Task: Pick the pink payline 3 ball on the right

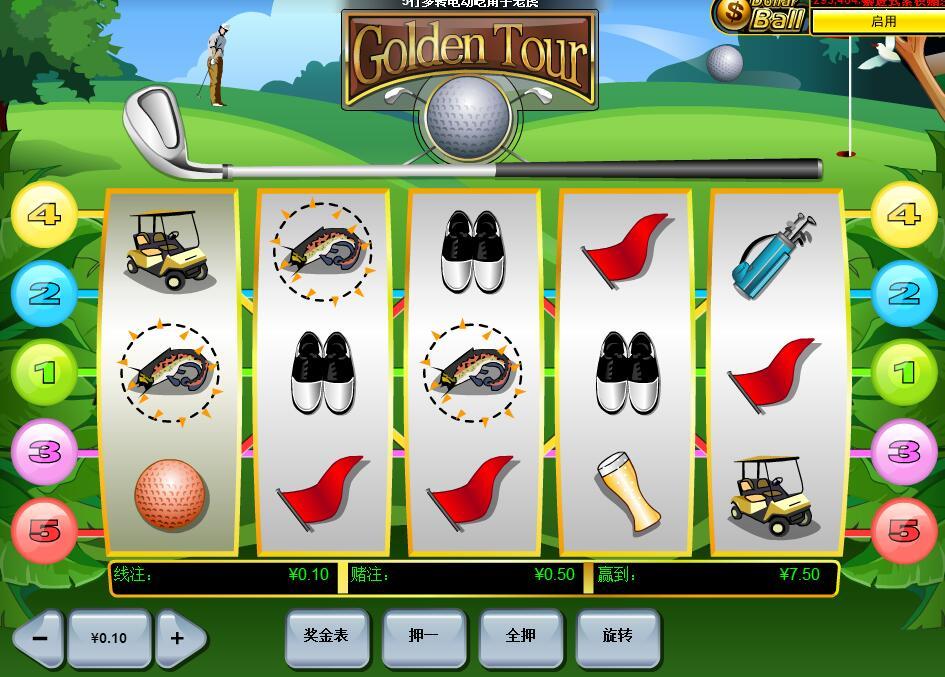Action: pyautogui.click(x=903, y=452)
